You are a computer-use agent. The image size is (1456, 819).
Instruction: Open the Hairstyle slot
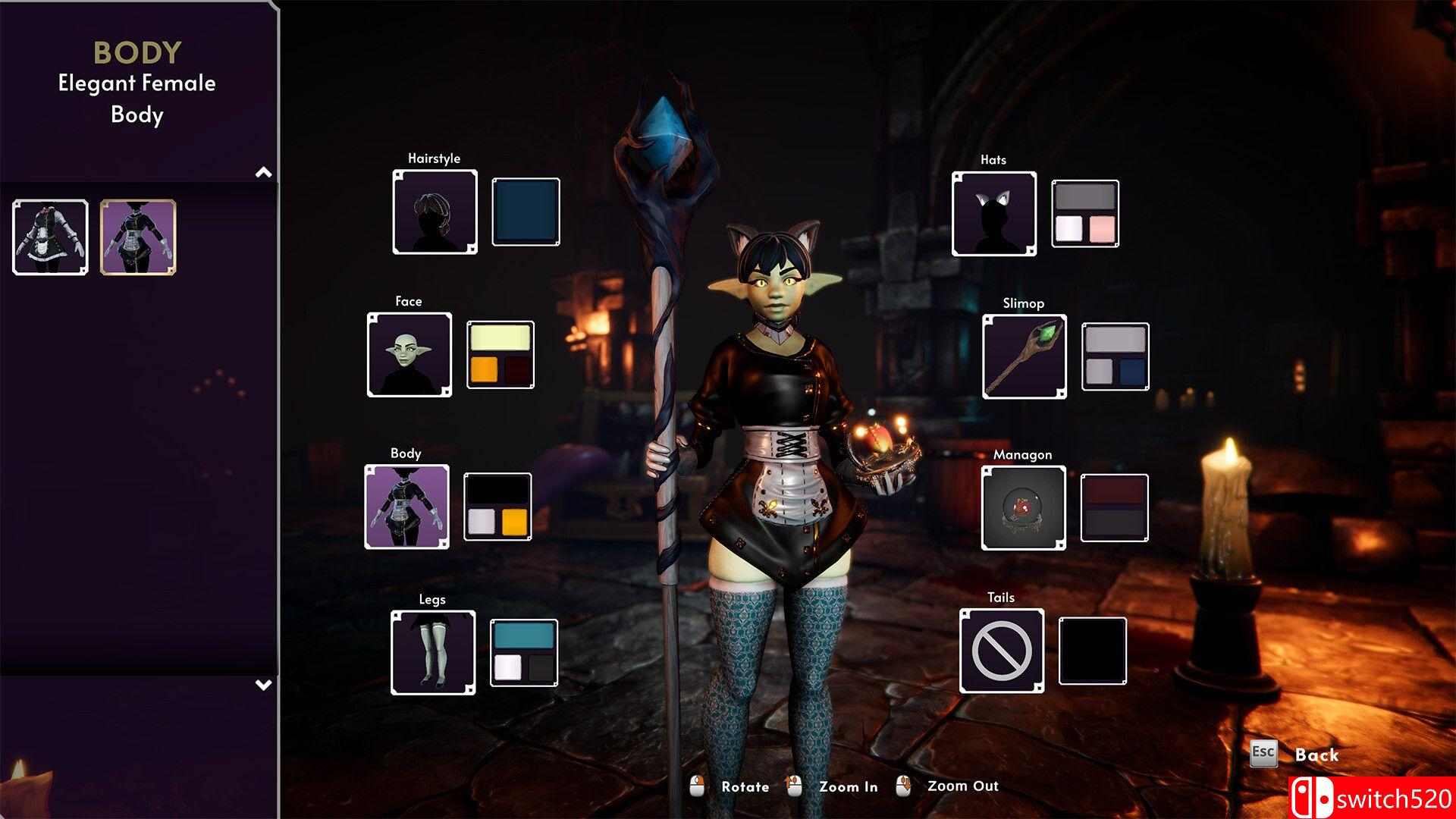[x=435, y=212]
